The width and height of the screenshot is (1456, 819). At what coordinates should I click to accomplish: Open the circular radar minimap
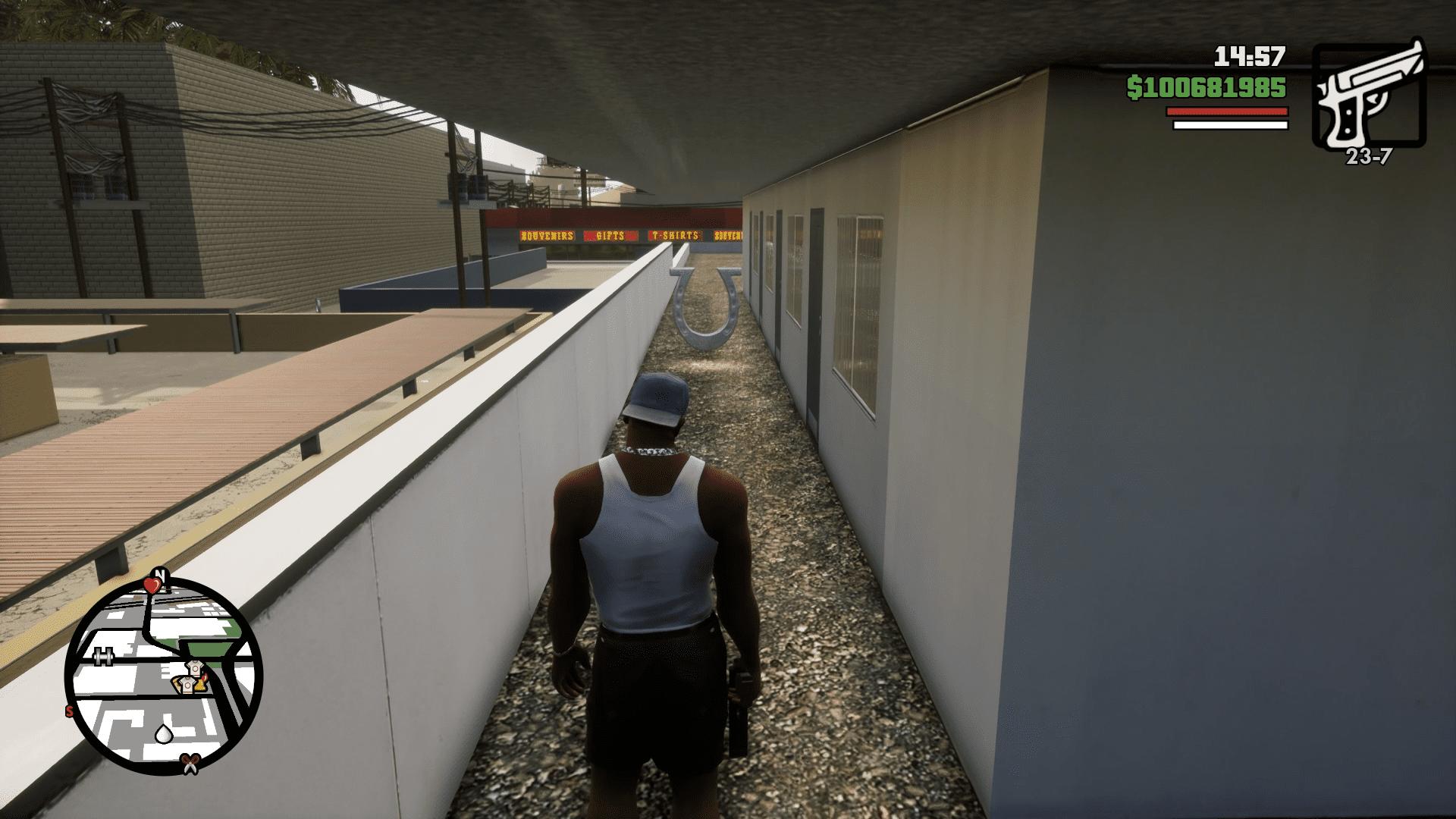coord(164,676)
